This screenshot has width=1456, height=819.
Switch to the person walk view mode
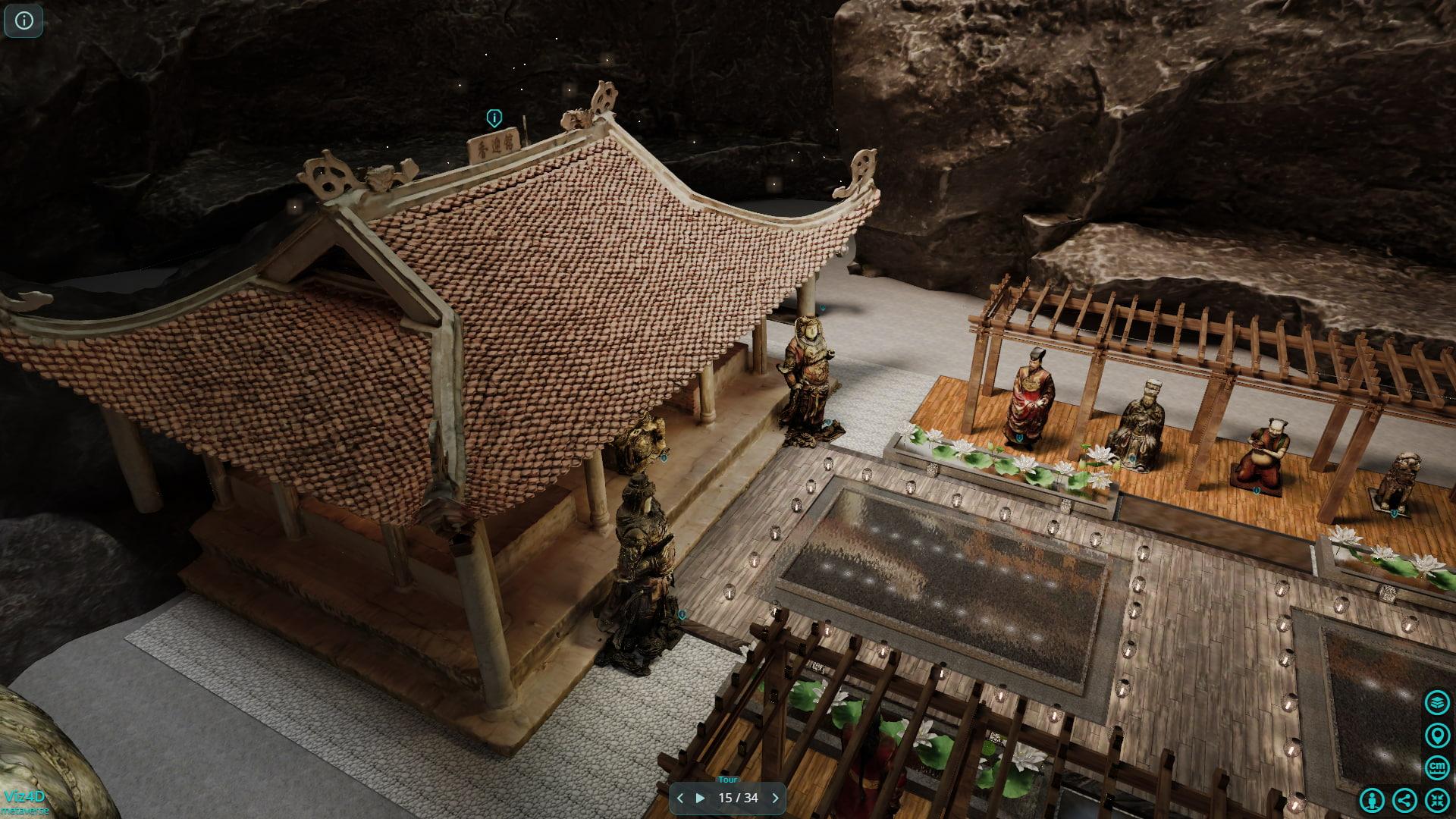coord(1372,800)
